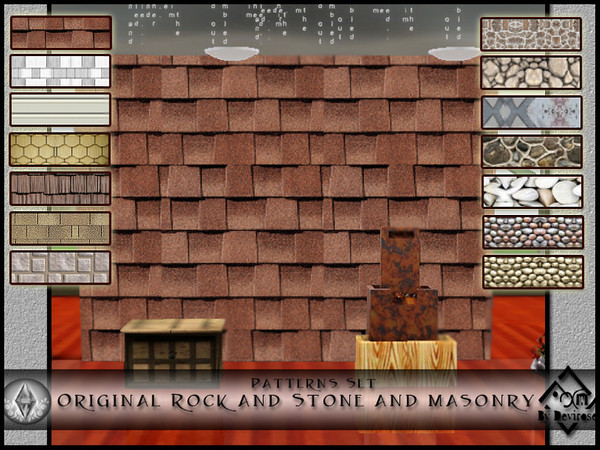Choose the dark wooden shakes pattern
The height and width of the screenshot is (450, 600).
click(x=61, y=189)
